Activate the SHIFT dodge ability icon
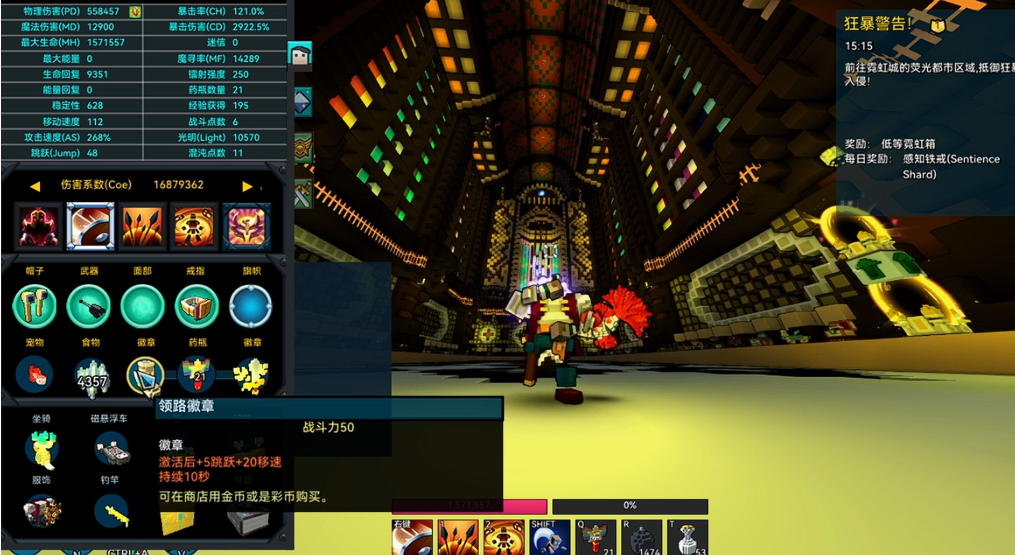 (x=549, y=538)
